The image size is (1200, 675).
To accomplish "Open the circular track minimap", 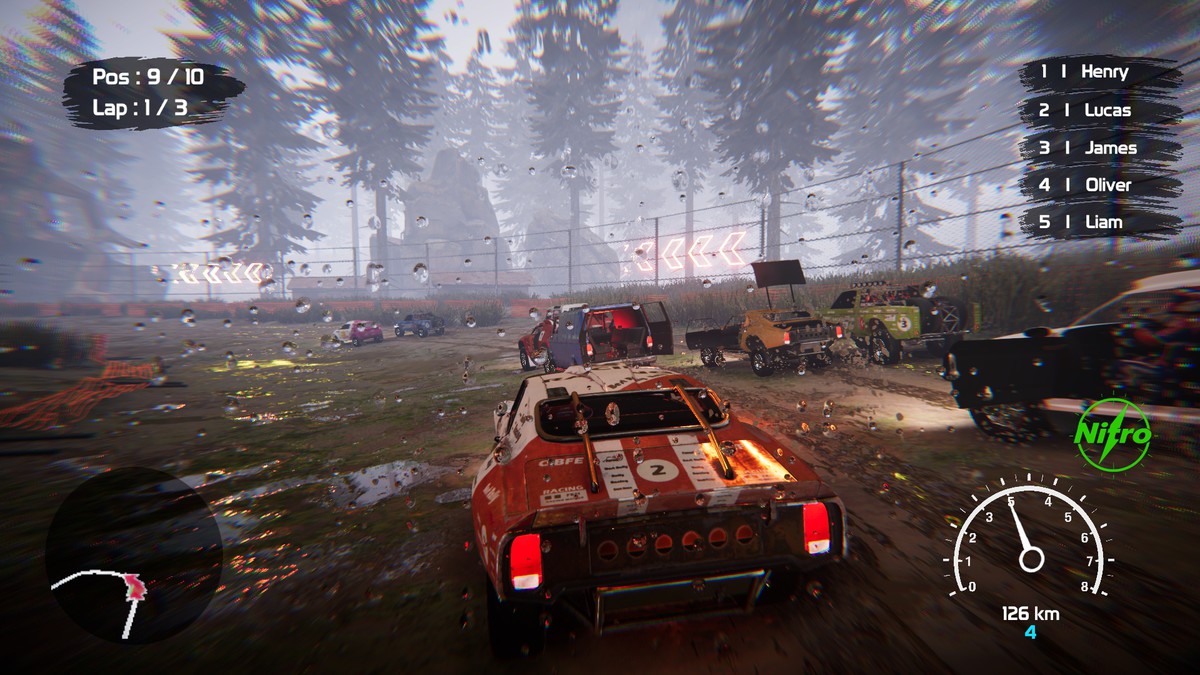I will [134, 555].
